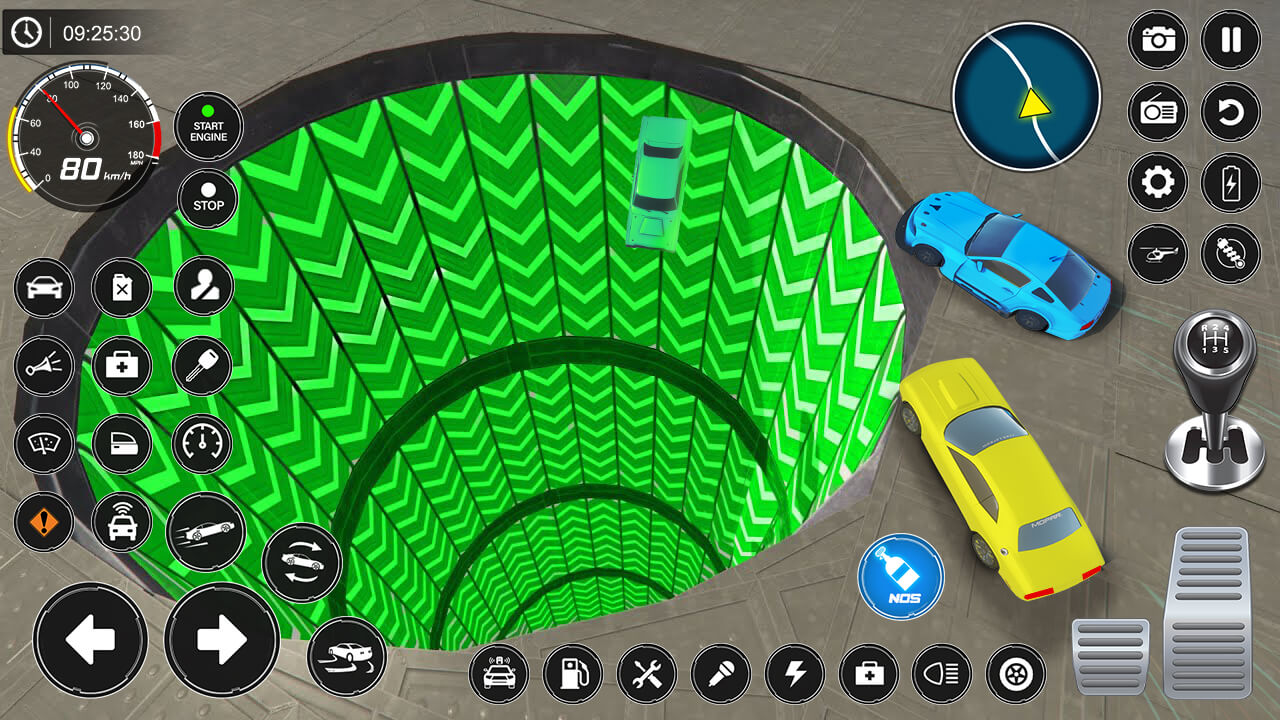
Task: Open the pause menu
Action: (1228, 40)
